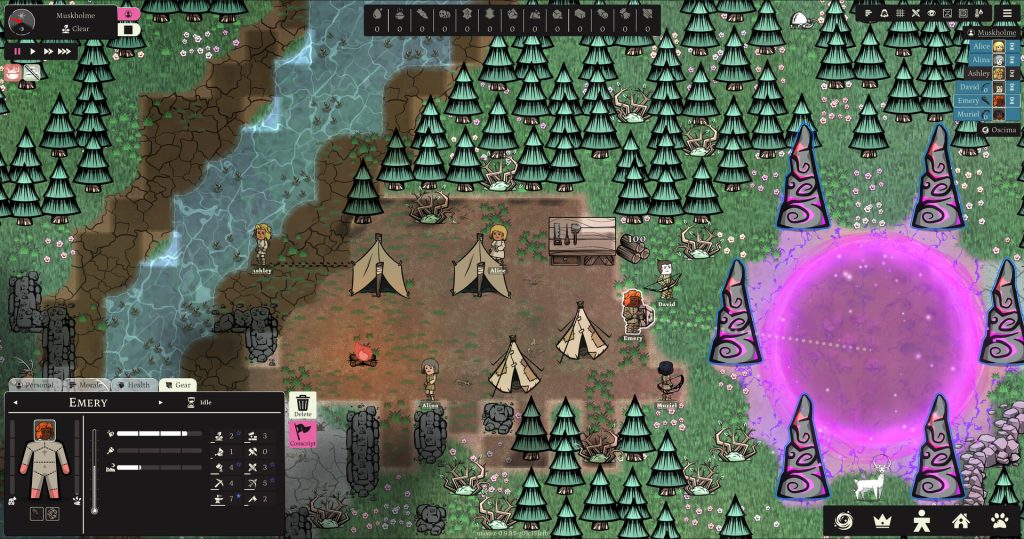
Task: Open the paw print animals menu
Action: [1000, 520]
